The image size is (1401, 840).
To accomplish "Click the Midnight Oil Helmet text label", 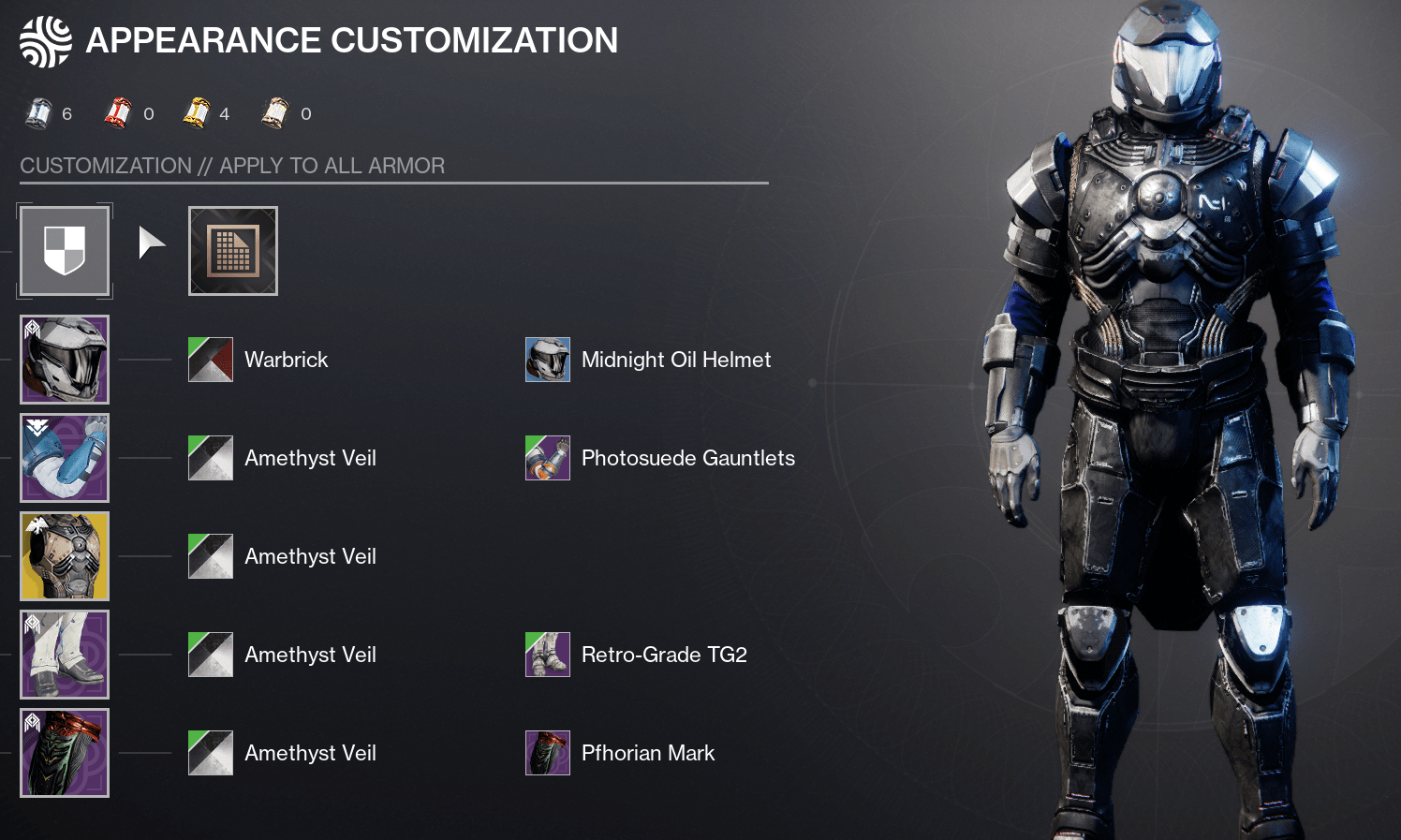I will pos(676,360).
